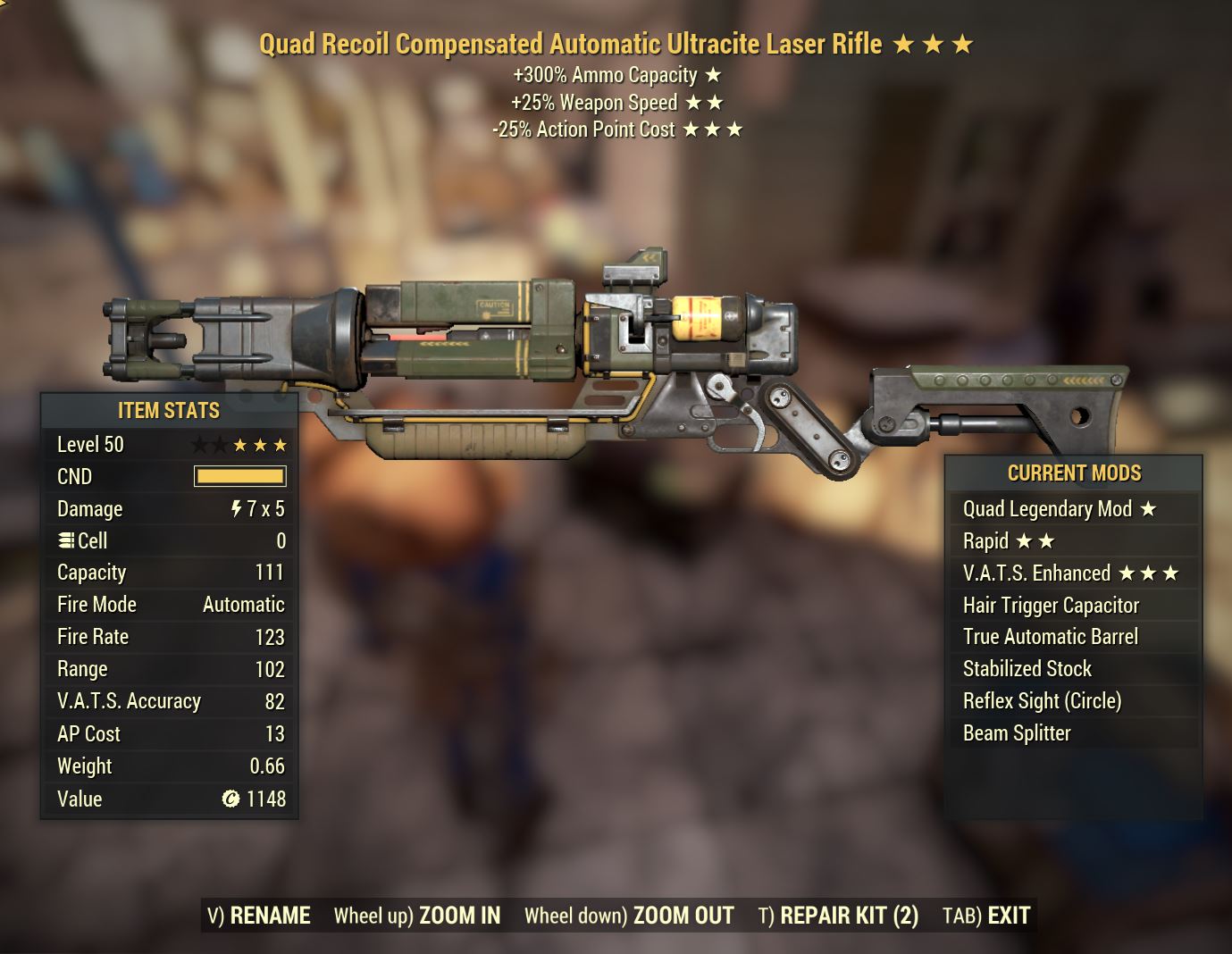The height and width of the screenshot is (954, 1232).
Task: Select the ZOOM OUT option
Action: (x=629, y=916)
